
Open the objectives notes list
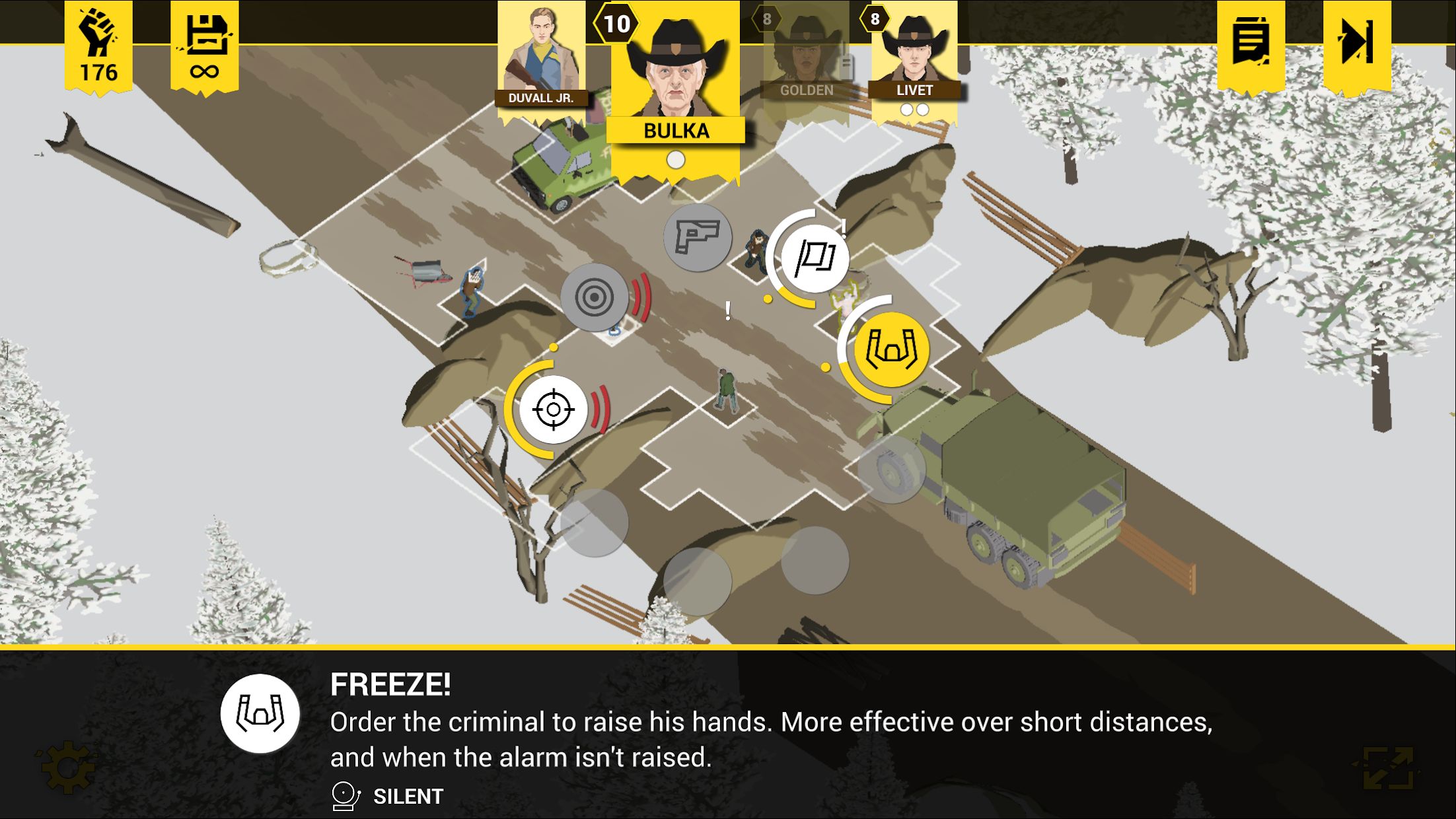point(1251,43)
